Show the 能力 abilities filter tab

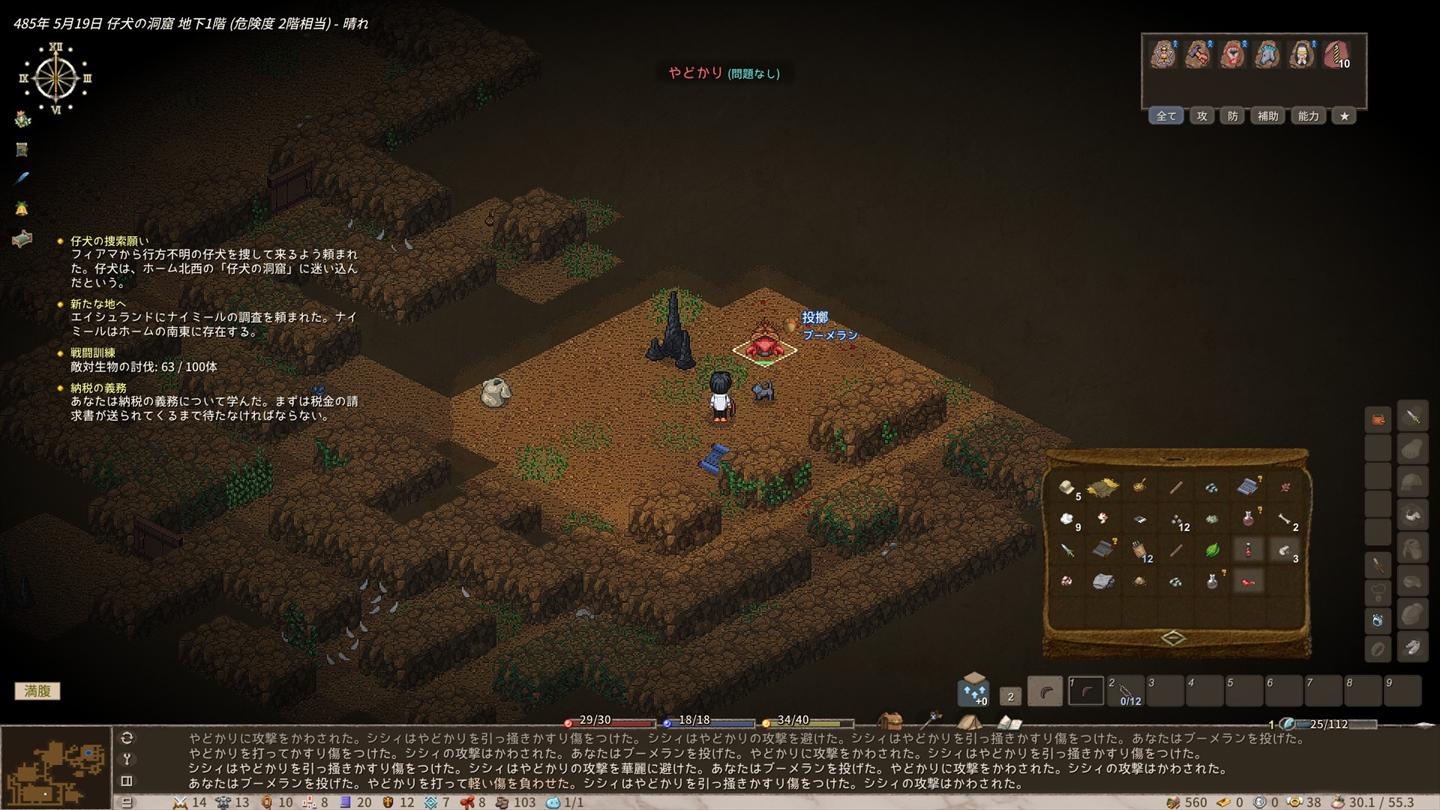pyautogui.click(x=1308, y=116)
